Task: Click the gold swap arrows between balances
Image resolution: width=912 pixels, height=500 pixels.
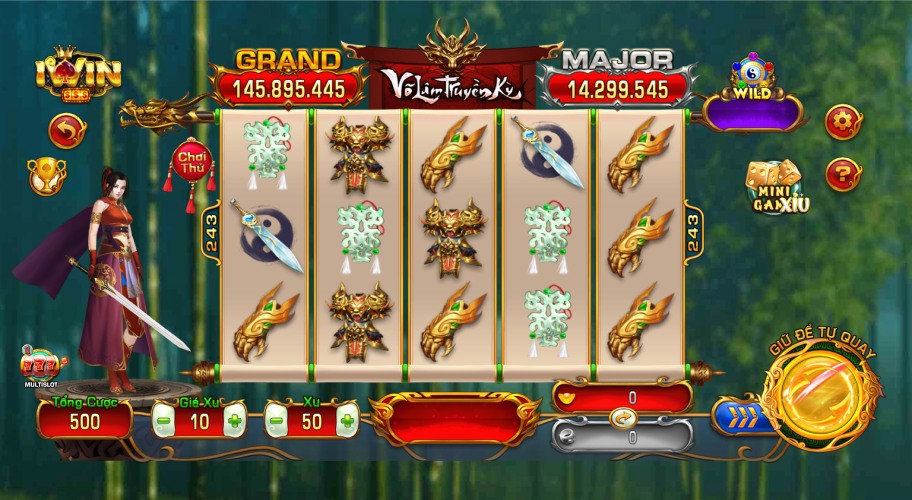Action: pos(621,417)
